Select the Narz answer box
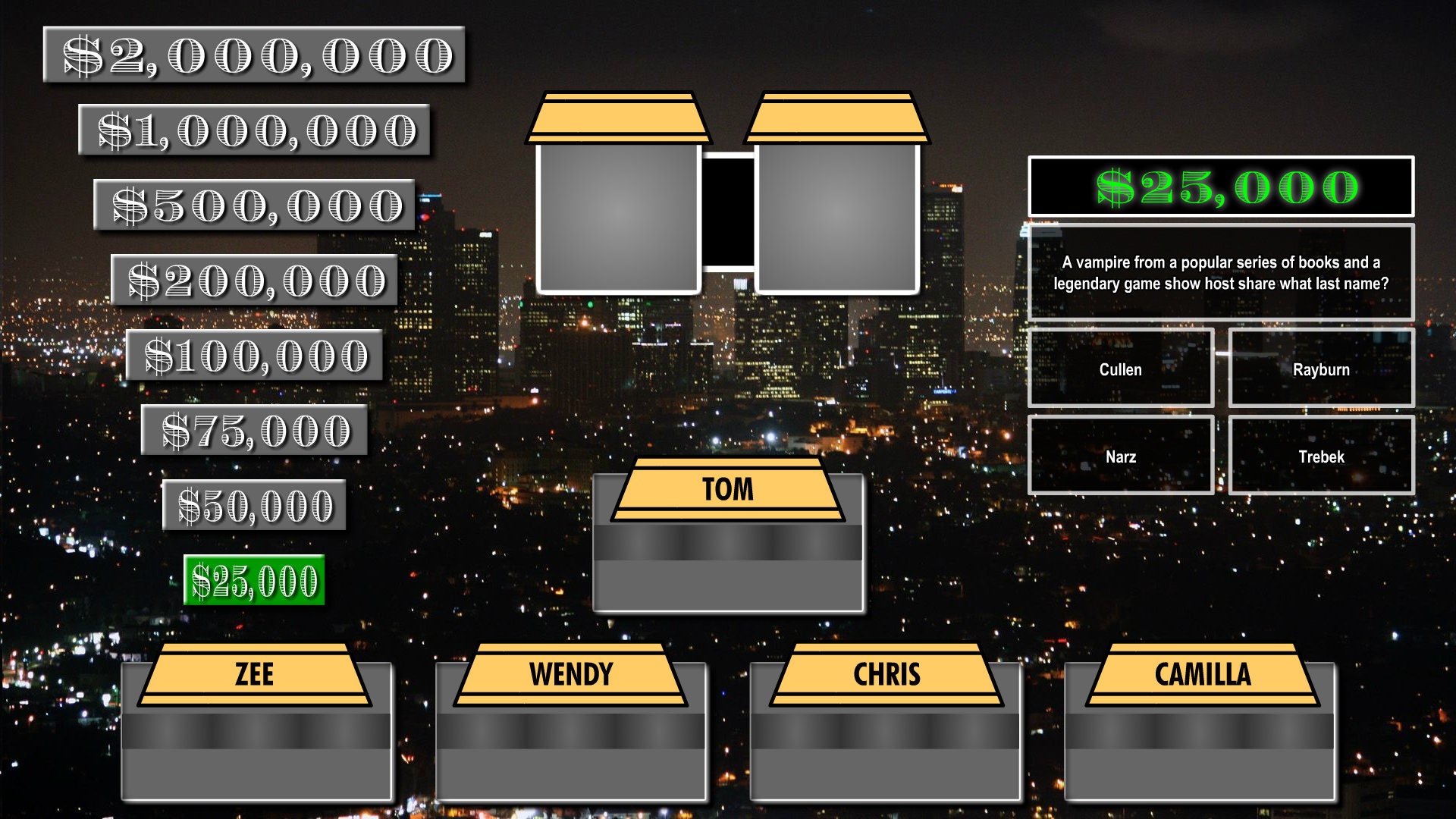The width and height of the screenshot is (1456, 819). tap(1121, 457)
